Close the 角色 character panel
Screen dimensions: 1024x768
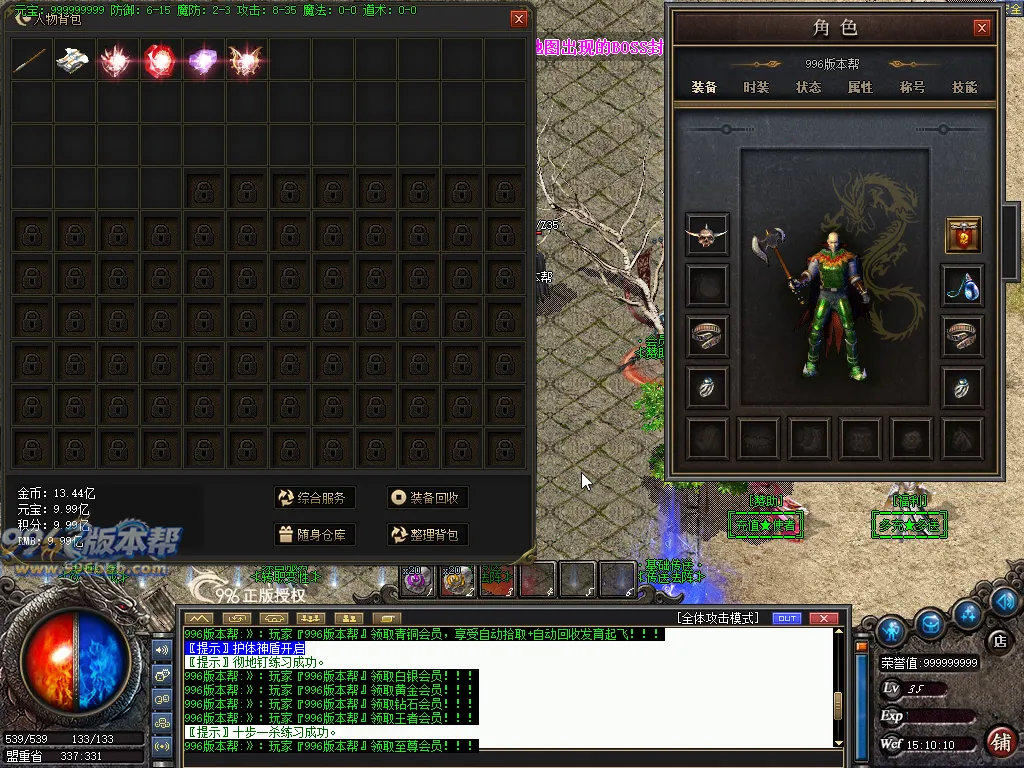pos(982,28)
